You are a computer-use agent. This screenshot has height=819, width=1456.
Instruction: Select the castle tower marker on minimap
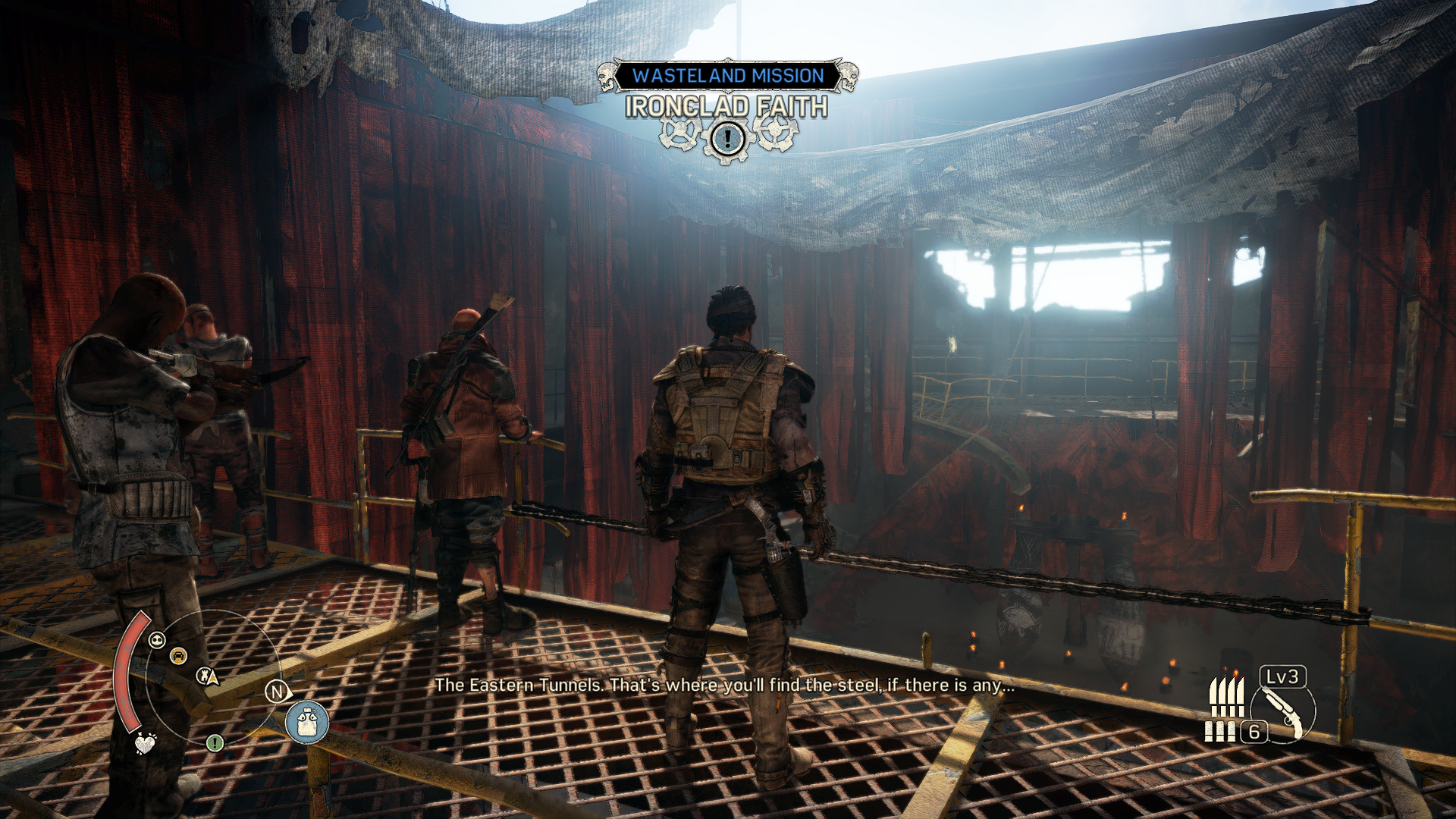click(205, 675)
